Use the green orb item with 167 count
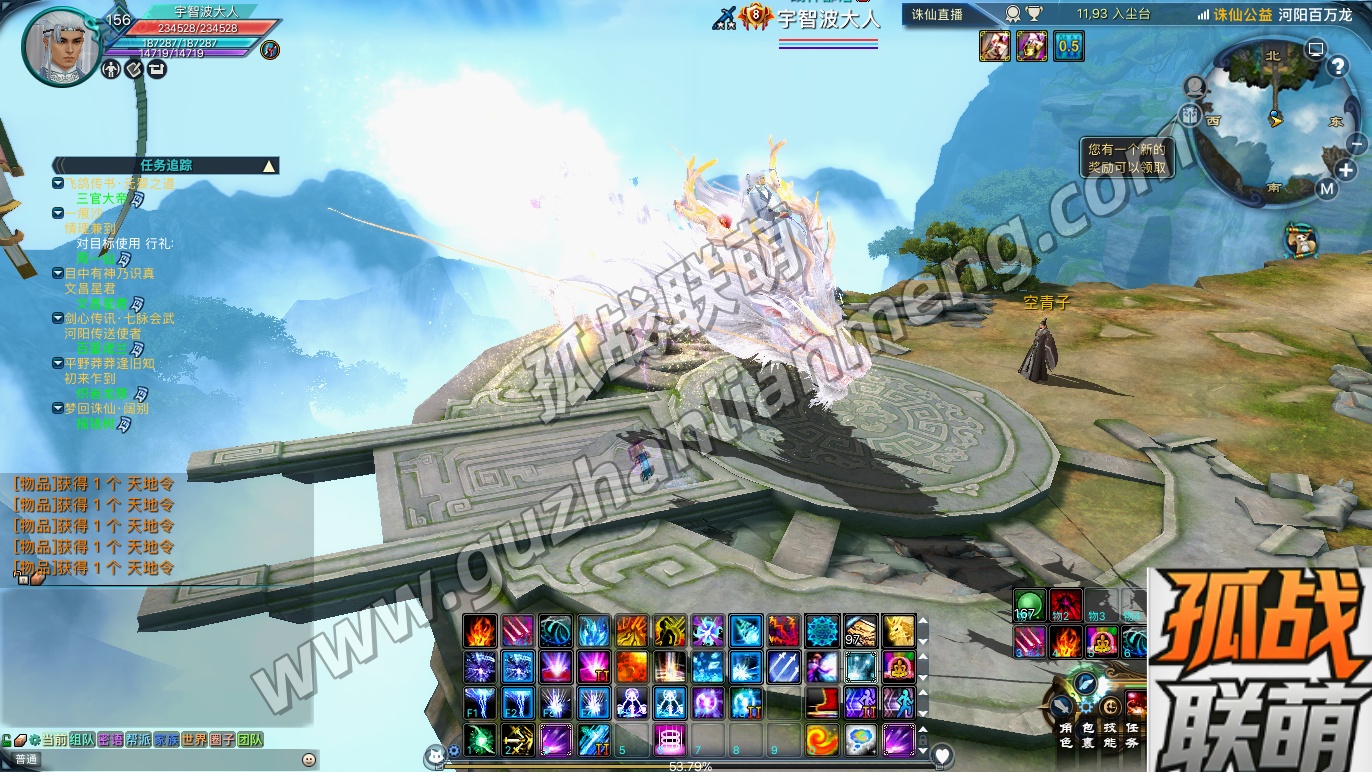Screen dimensions: 1372x772 click(x=1028, y=605)
